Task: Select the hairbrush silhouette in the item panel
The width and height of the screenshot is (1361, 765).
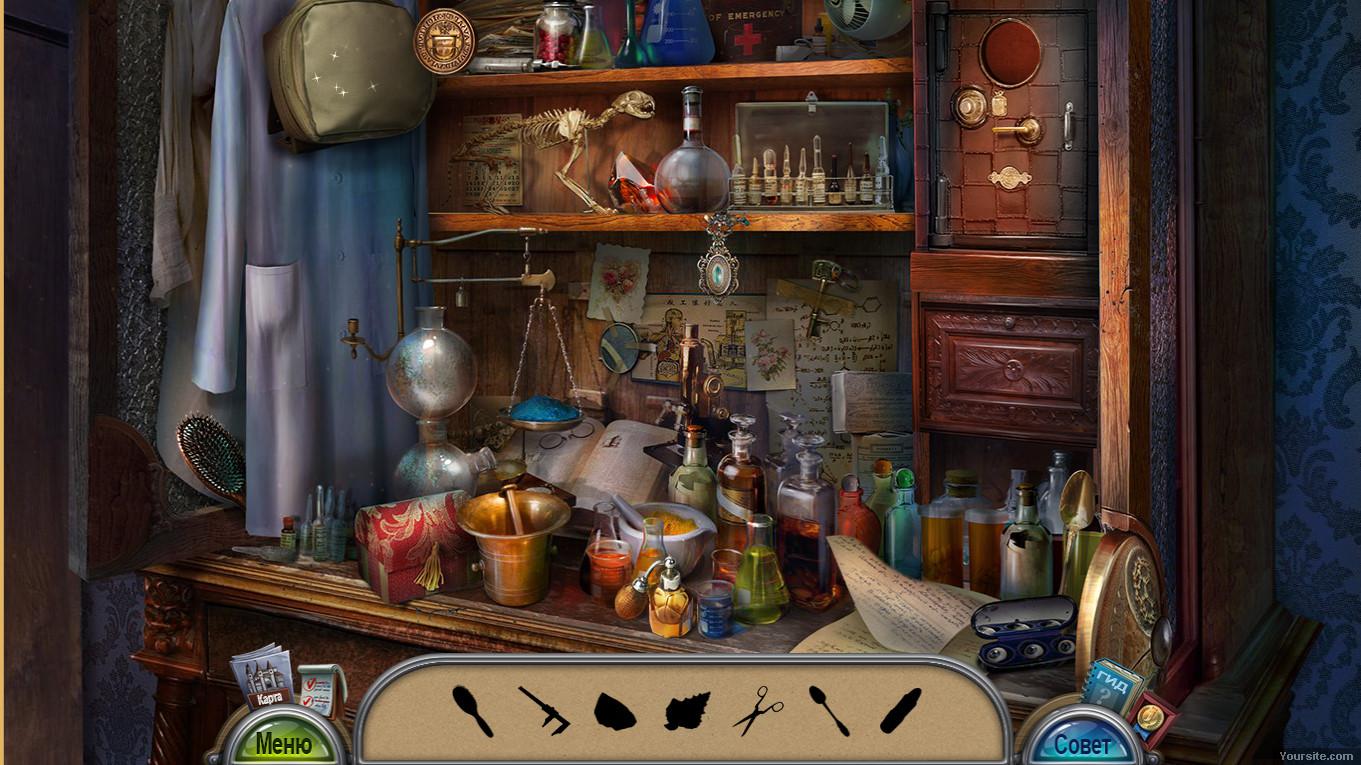Action: (472, 710)
